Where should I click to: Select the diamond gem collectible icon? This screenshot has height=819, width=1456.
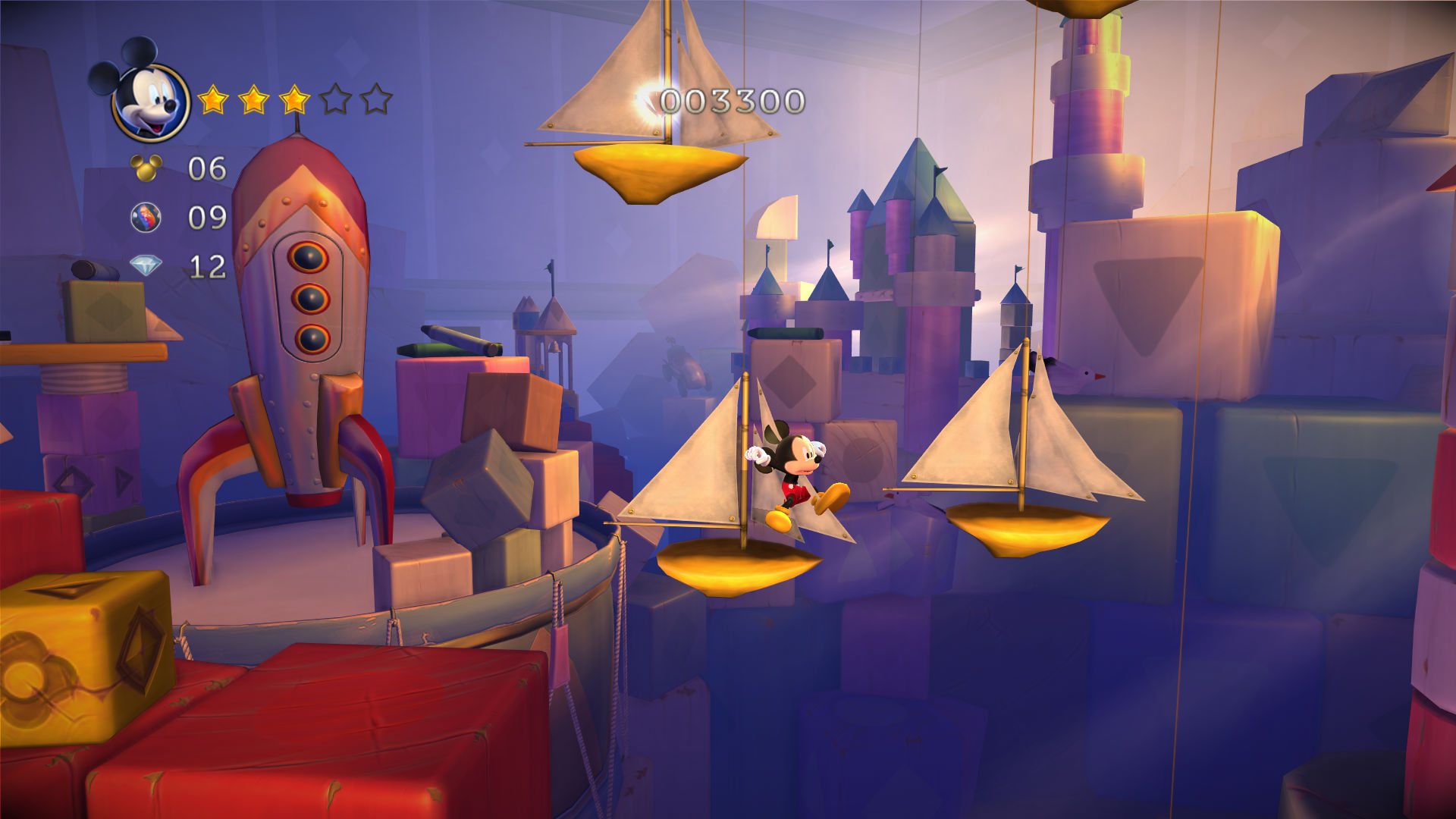point(146,266)
